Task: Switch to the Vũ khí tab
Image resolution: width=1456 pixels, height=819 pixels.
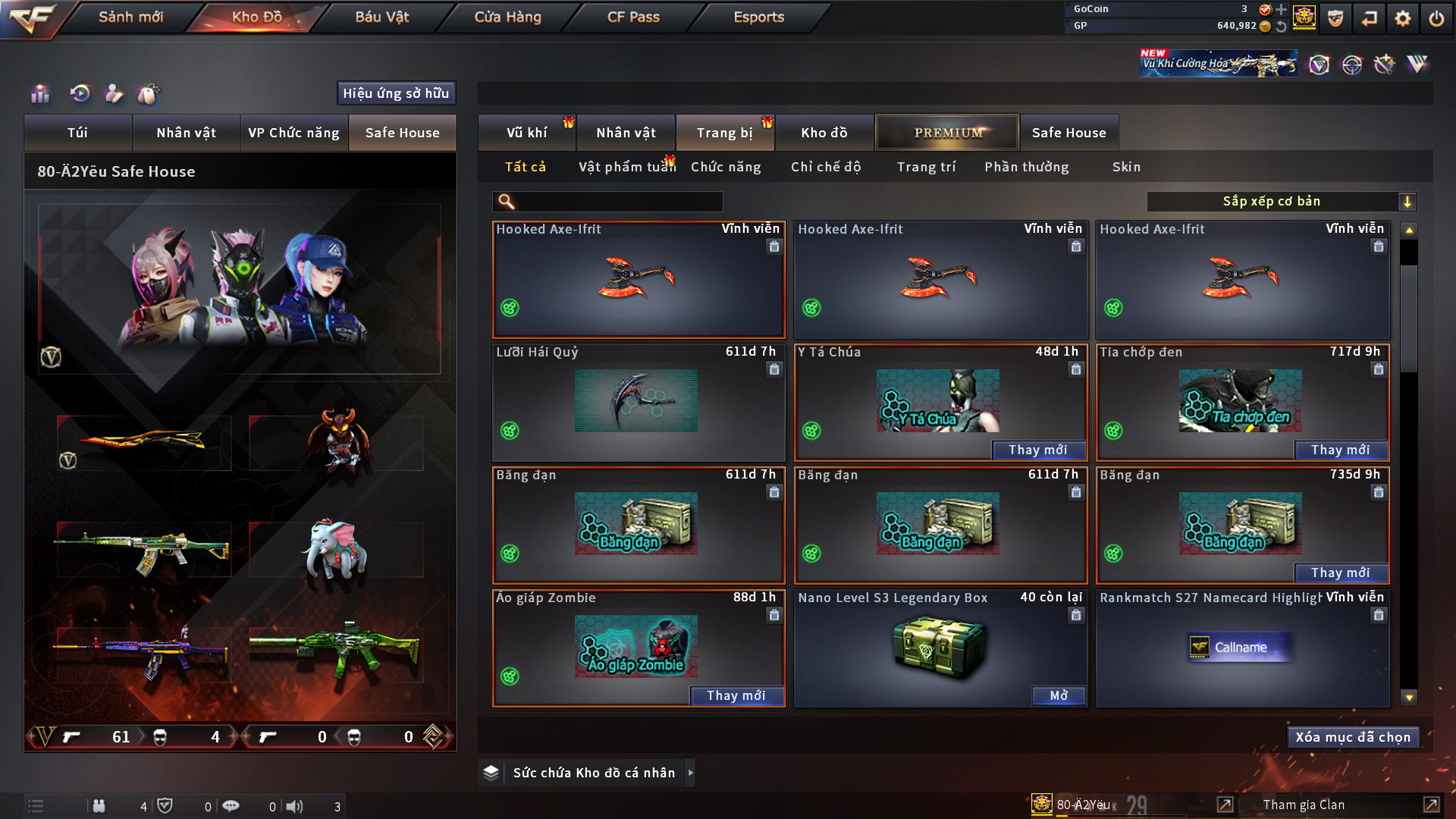Action: [x=526, y=133]
